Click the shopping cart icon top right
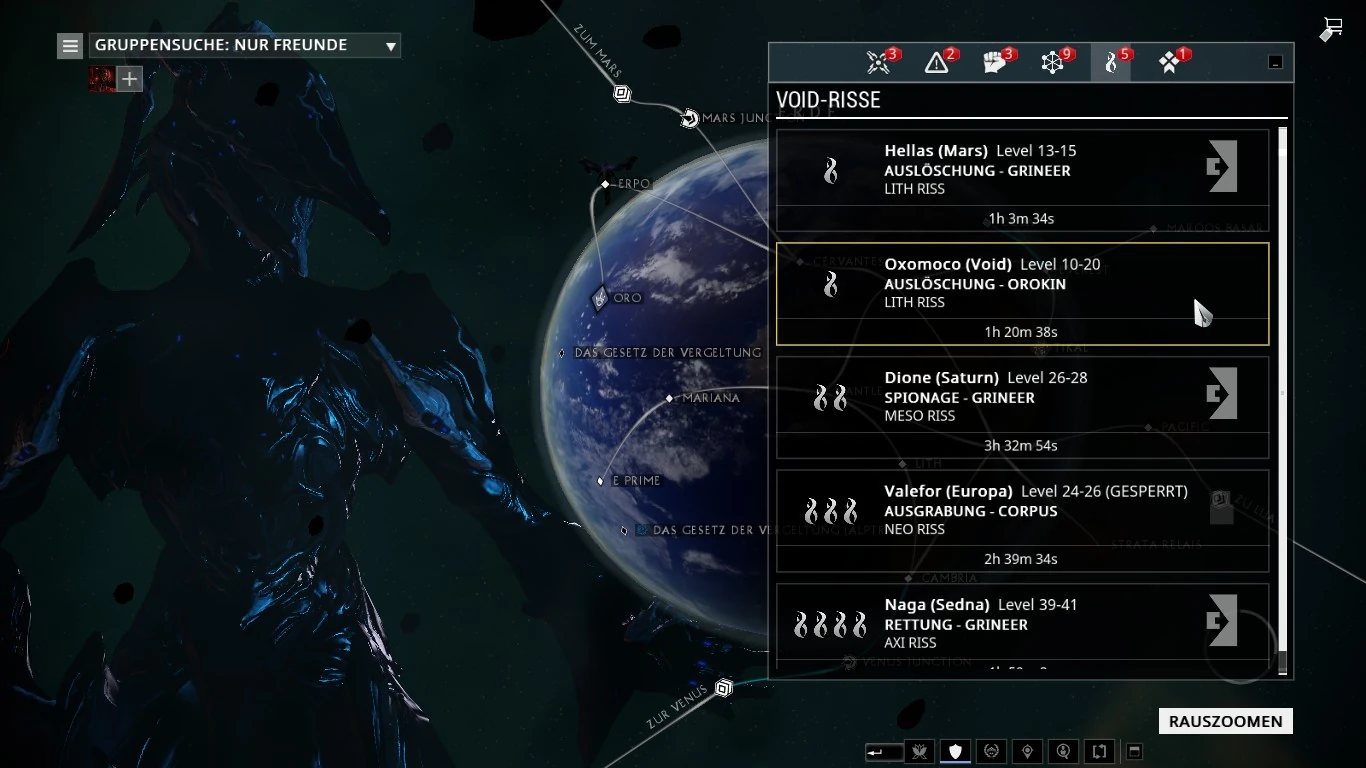Screen dimensions: 1366x768 [1331, 29]
